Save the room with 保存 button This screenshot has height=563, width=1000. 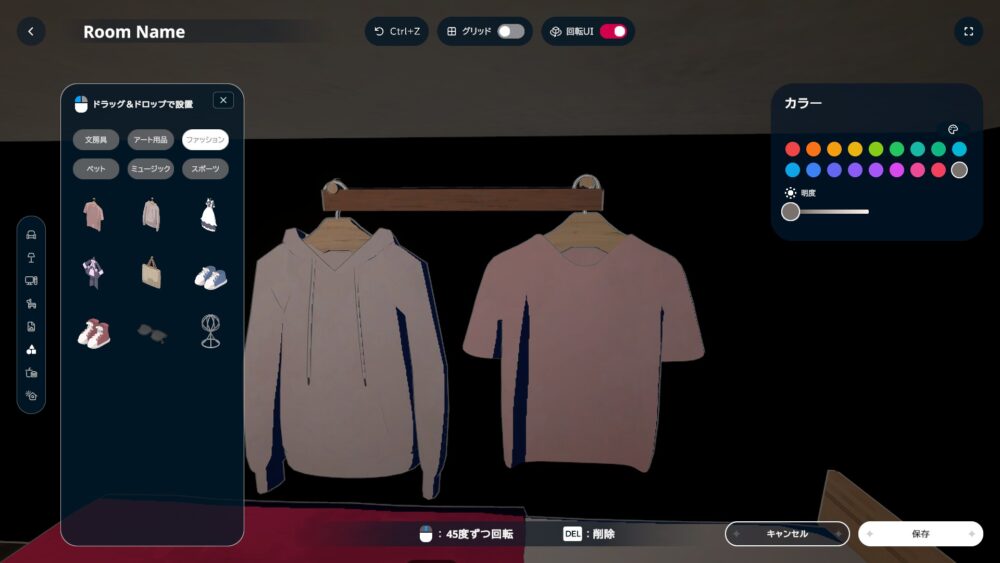pos(920,534)
